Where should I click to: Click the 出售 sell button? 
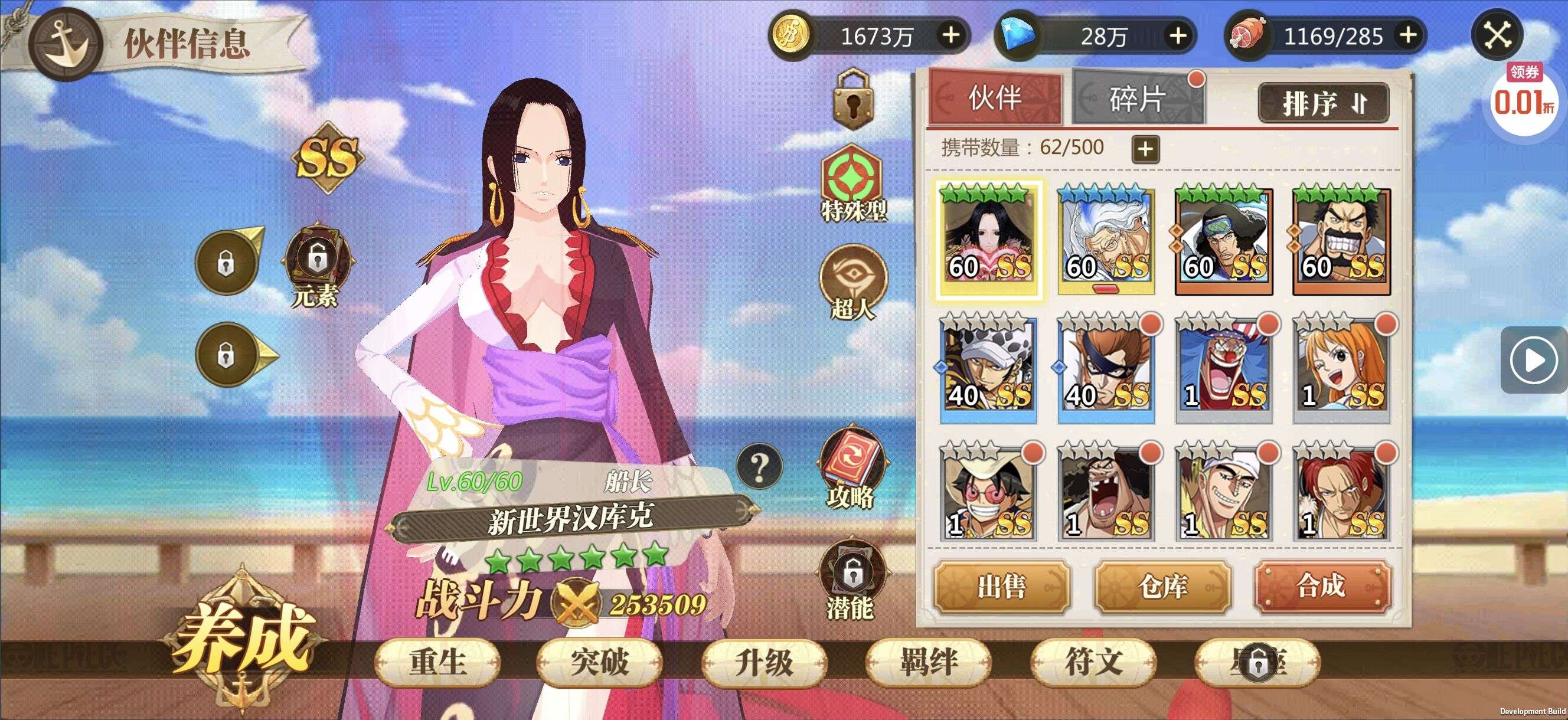1001,586
